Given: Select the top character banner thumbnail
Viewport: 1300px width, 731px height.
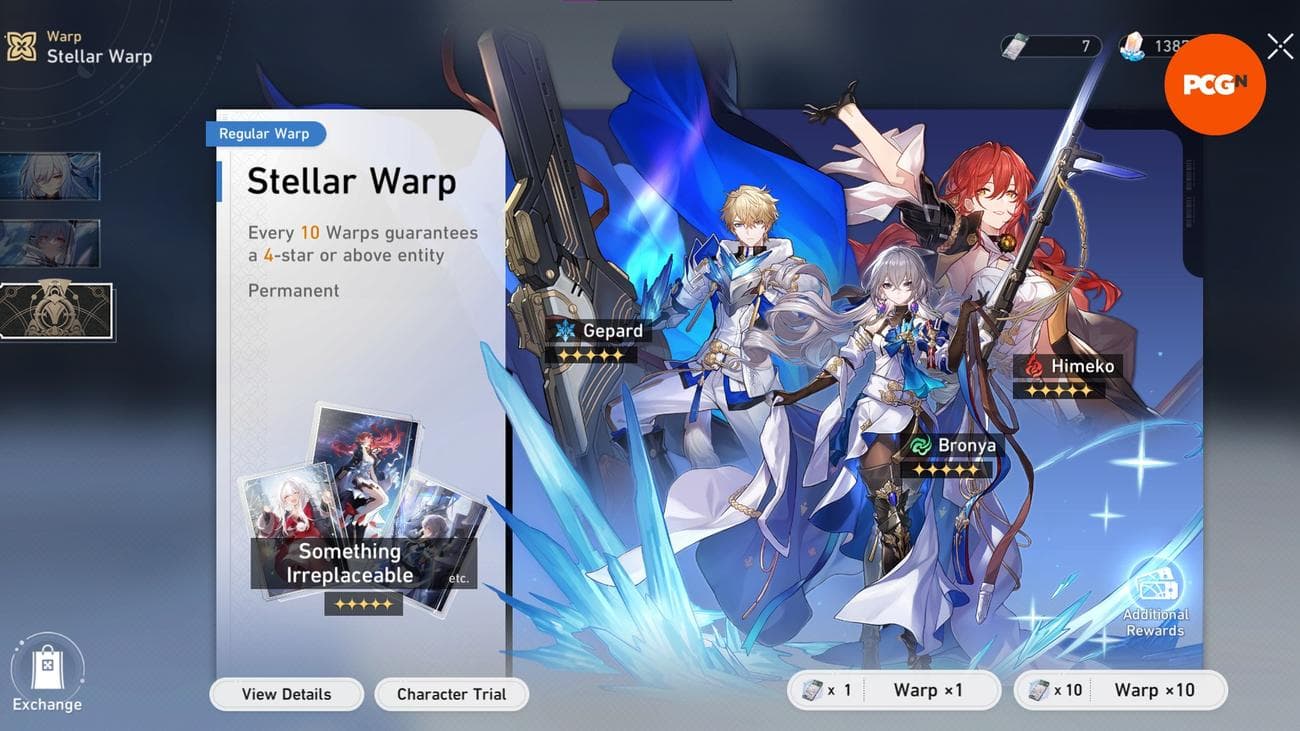Looking at the screenshot, I should 52,175.
